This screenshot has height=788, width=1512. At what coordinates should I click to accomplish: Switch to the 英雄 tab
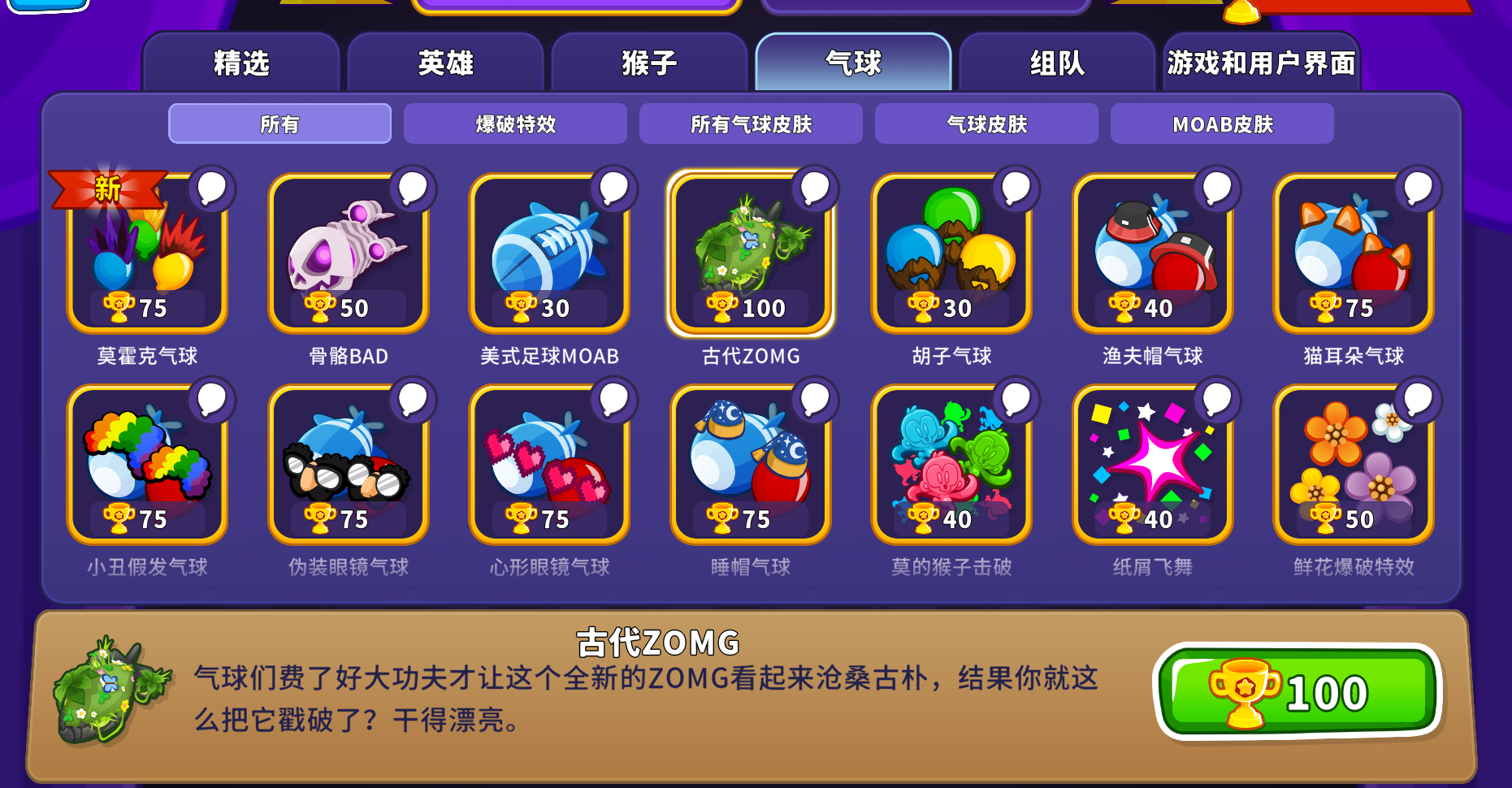446,63
